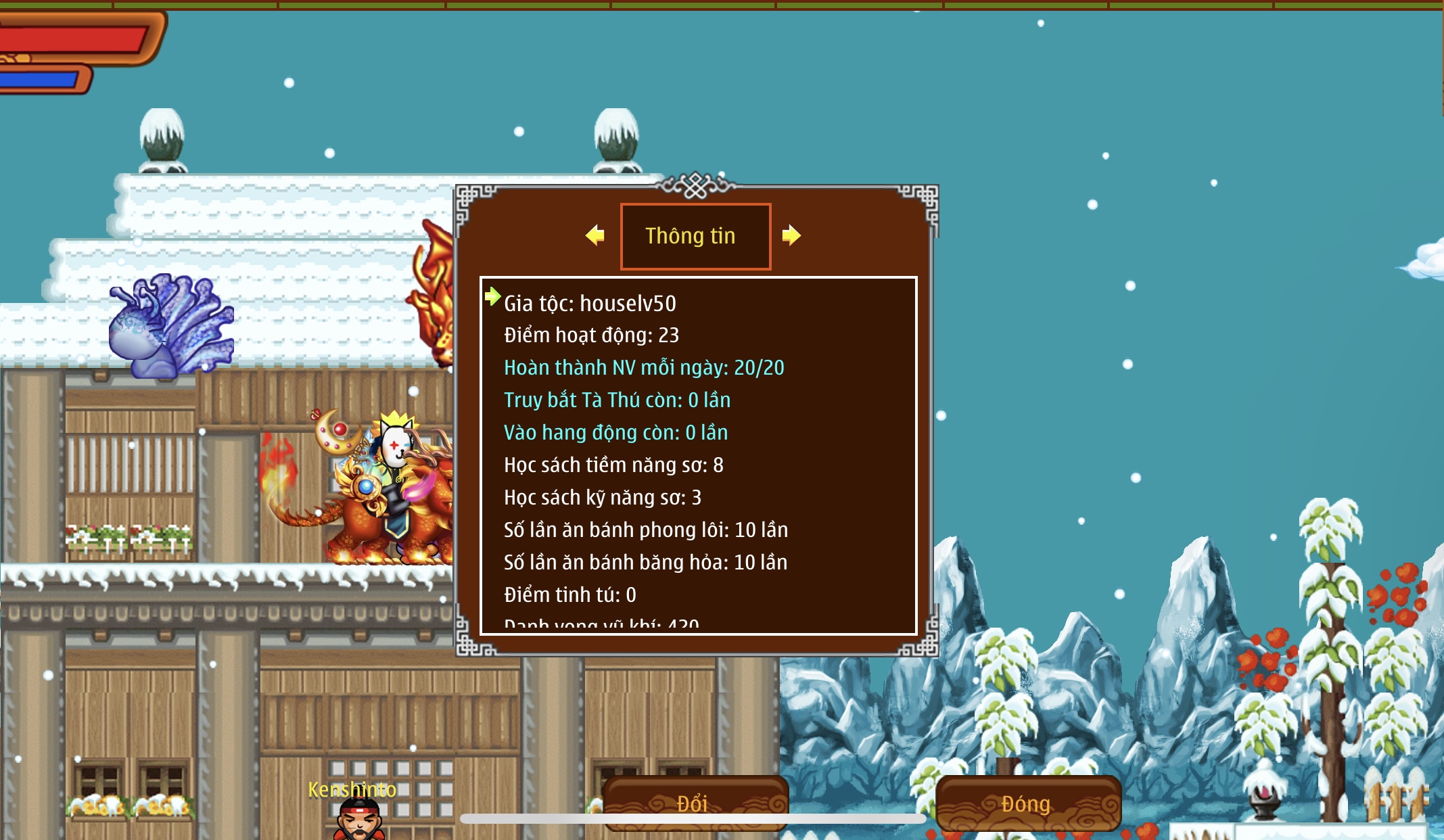Switch to the previous tab with left arrow
Image resolution: width=1444 pixels, height=840 pixels.
595,235
